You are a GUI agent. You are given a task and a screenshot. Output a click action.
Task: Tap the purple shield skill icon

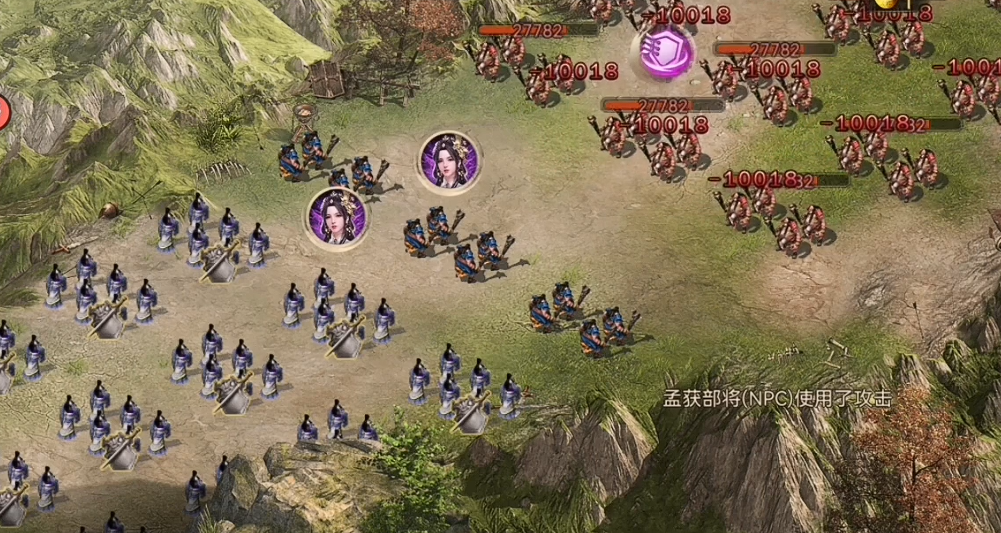[667, 51]
